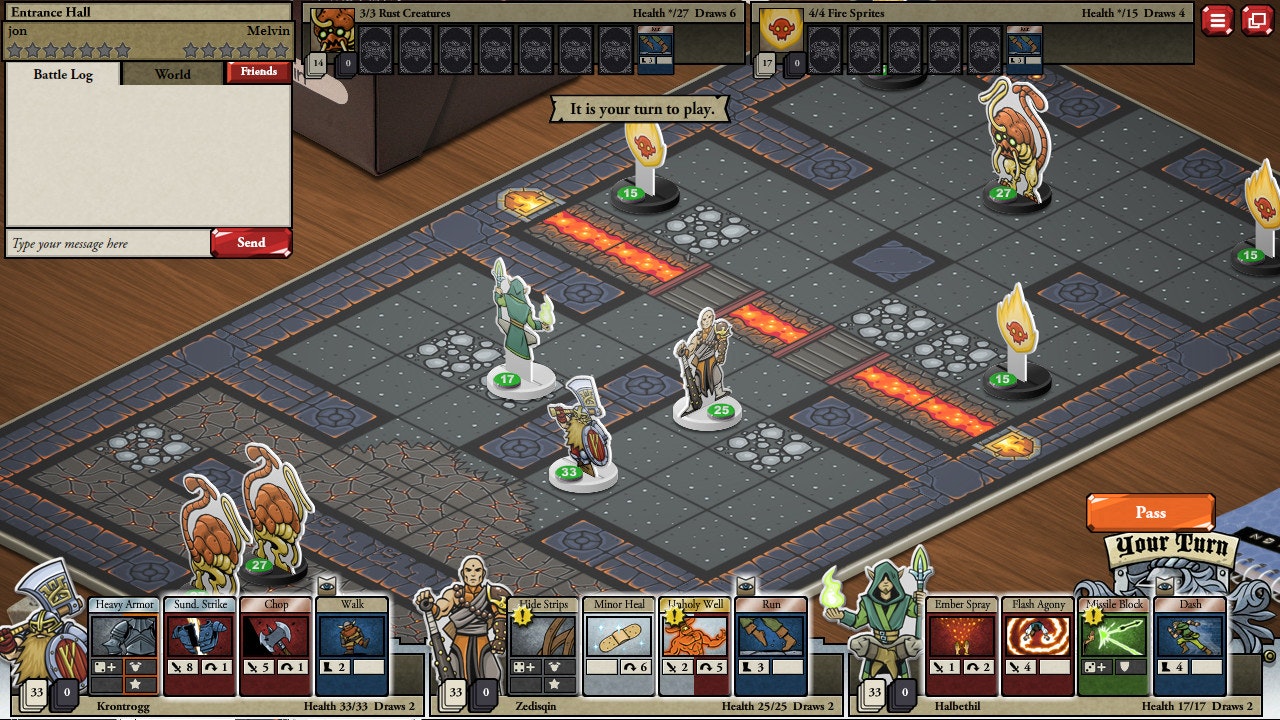The image size is (1280, 720).
Task: Open the Friends list
Action: (258, 72)
